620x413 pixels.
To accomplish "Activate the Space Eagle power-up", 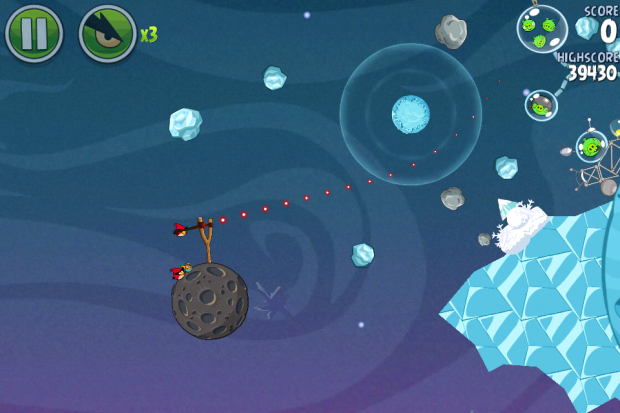I will coord(107,33).
